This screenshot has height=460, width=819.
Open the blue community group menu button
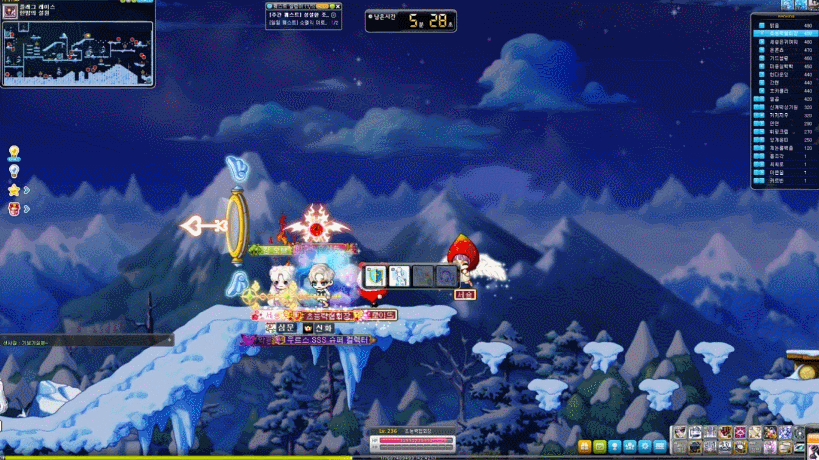click(x=631, y=445)
